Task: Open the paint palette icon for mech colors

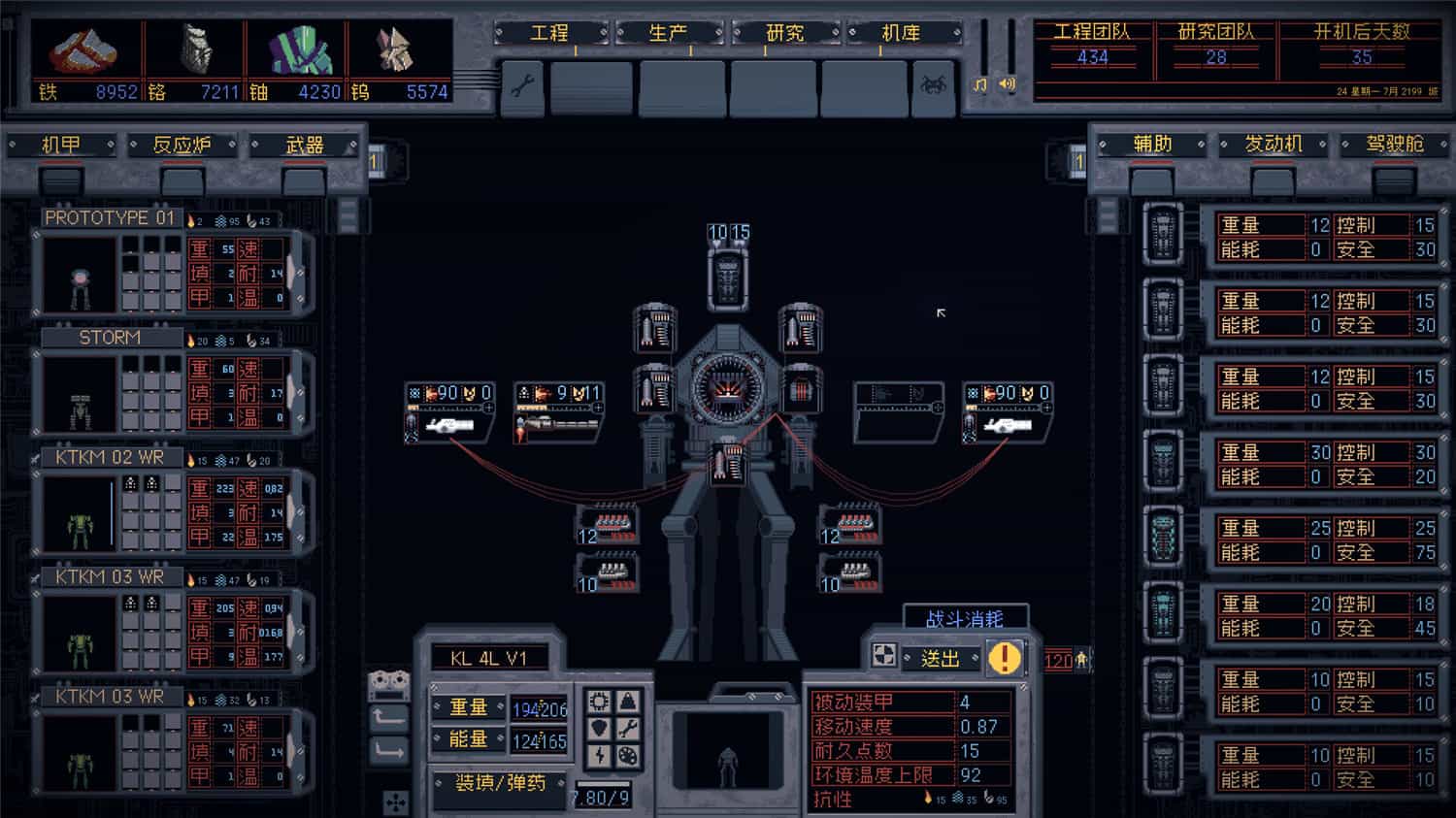Action: (x=628, y=753)
